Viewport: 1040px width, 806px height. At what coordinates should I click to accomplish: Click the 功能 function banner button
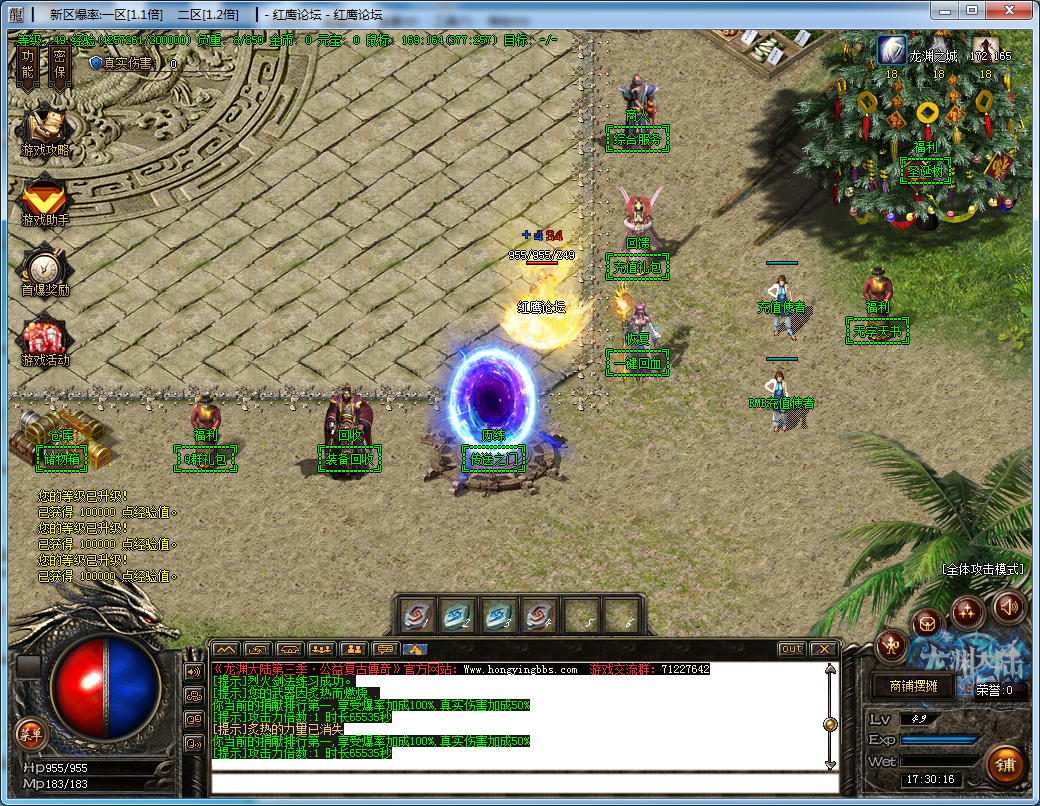(x=28, y=64)
